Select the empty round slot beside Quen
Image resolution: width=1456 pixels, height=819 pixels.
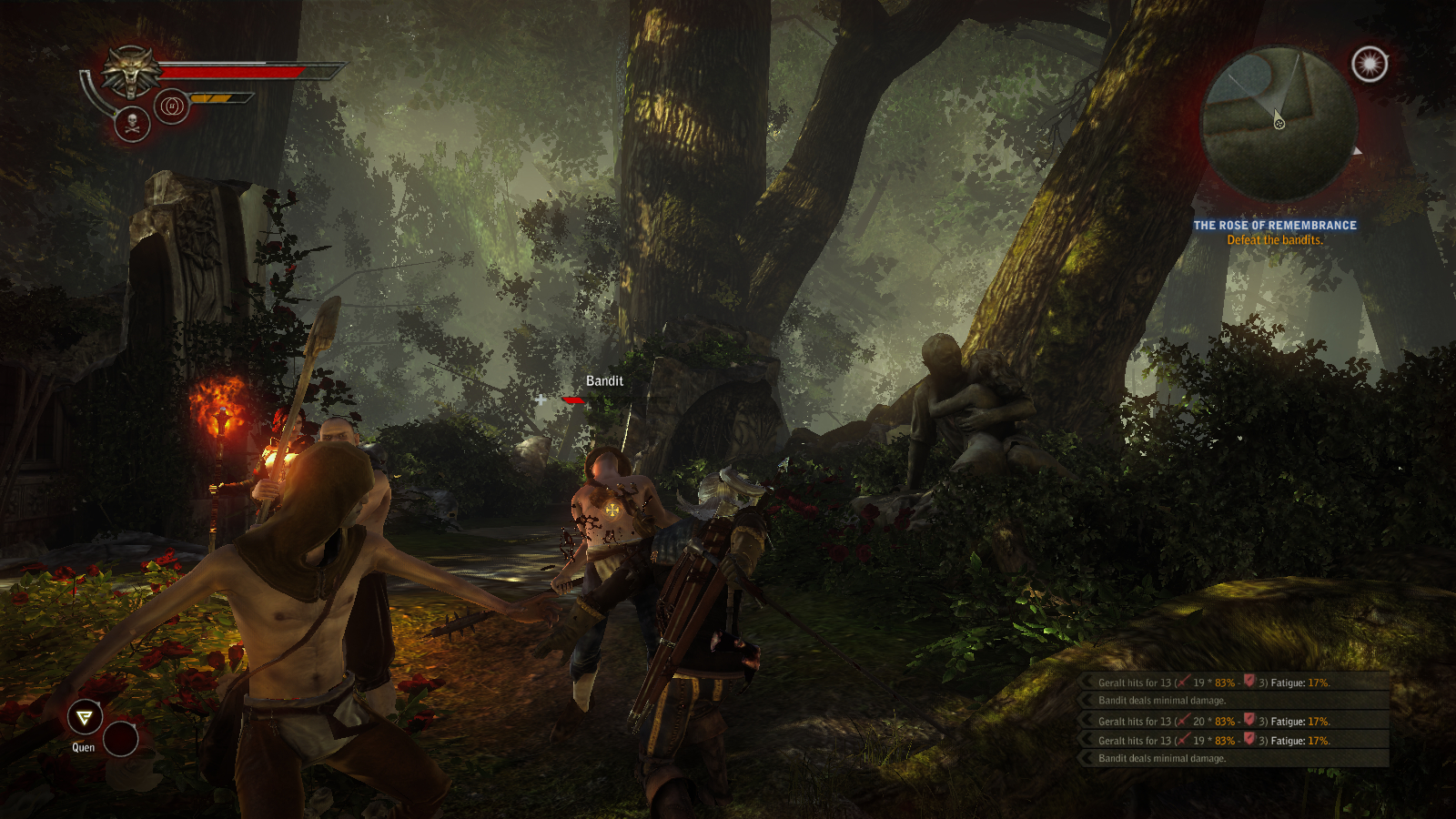[120, 738]
